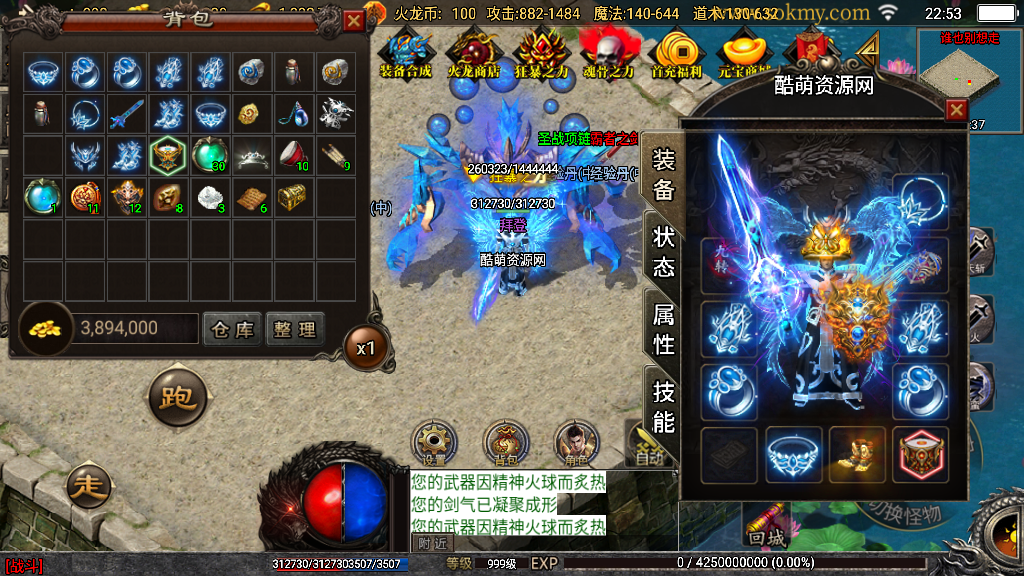The width and height of the screenshot is (1024, 576).
Task: Switch to the 状态 status tab
Action: coord(663,251)
